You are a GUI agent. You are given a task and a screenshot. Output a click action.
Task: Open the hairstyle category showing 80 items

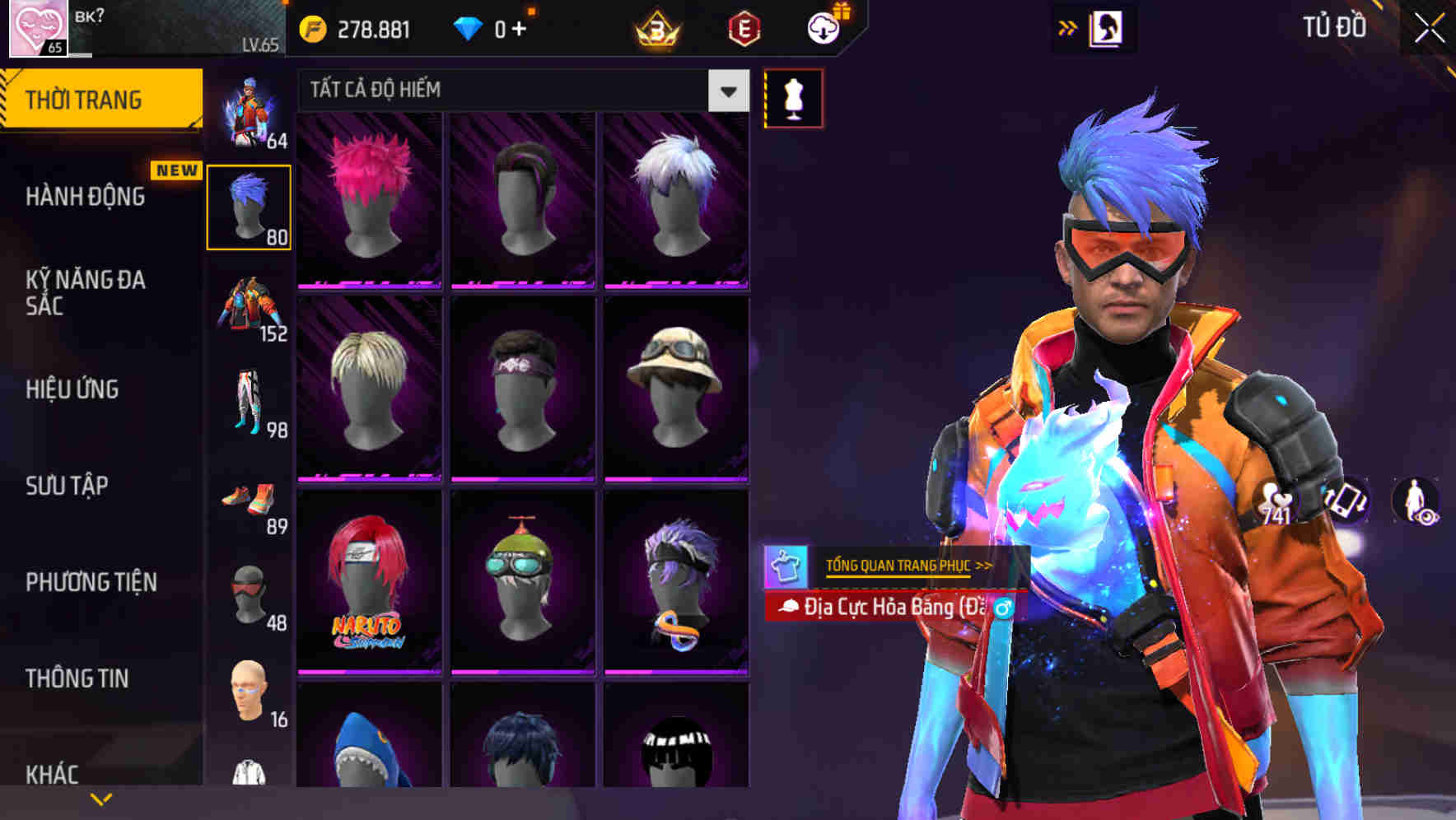[x=251, y=206]
